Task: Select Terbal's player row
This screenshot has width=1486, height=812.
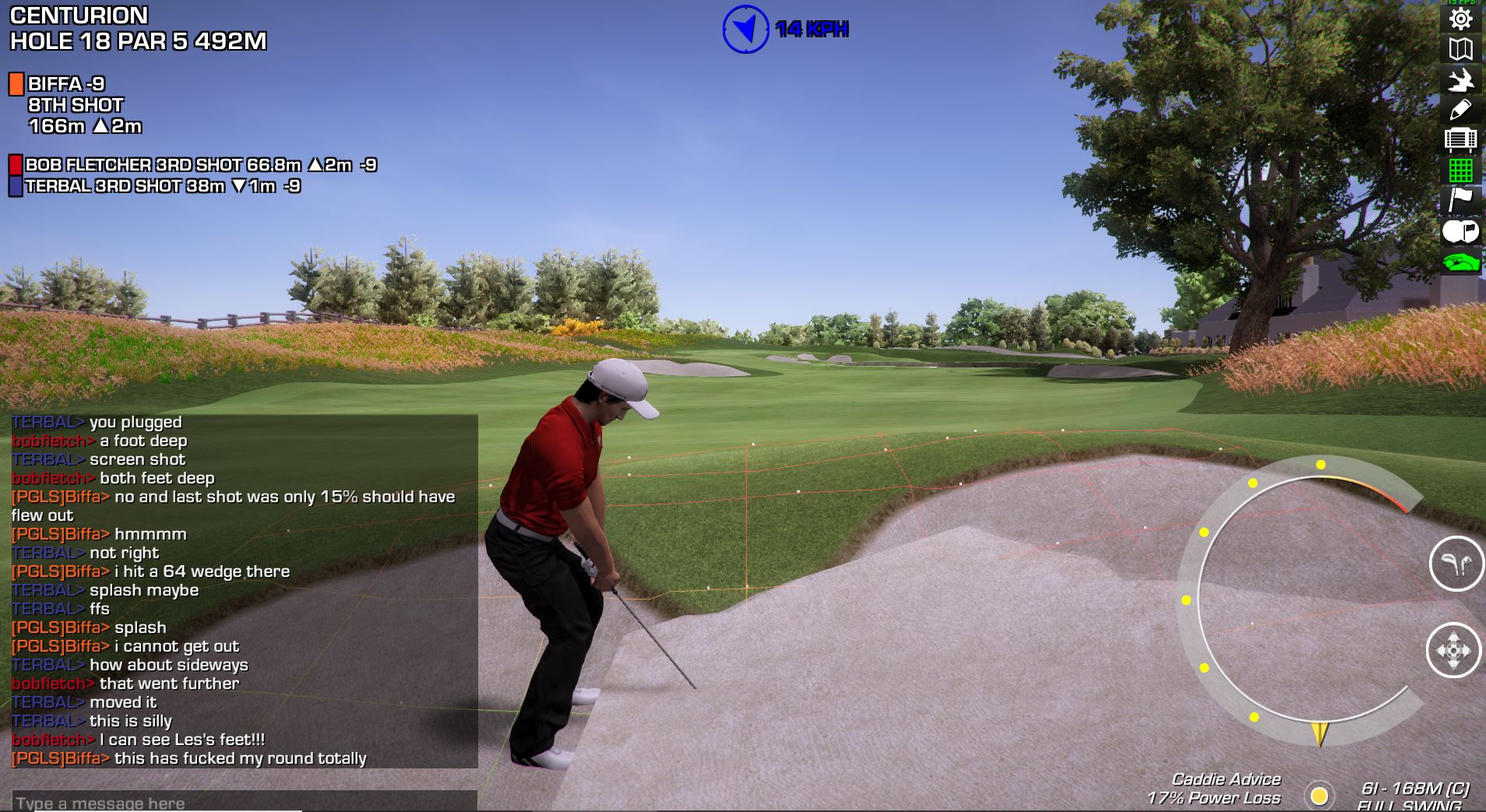Action: click(155, 186)
